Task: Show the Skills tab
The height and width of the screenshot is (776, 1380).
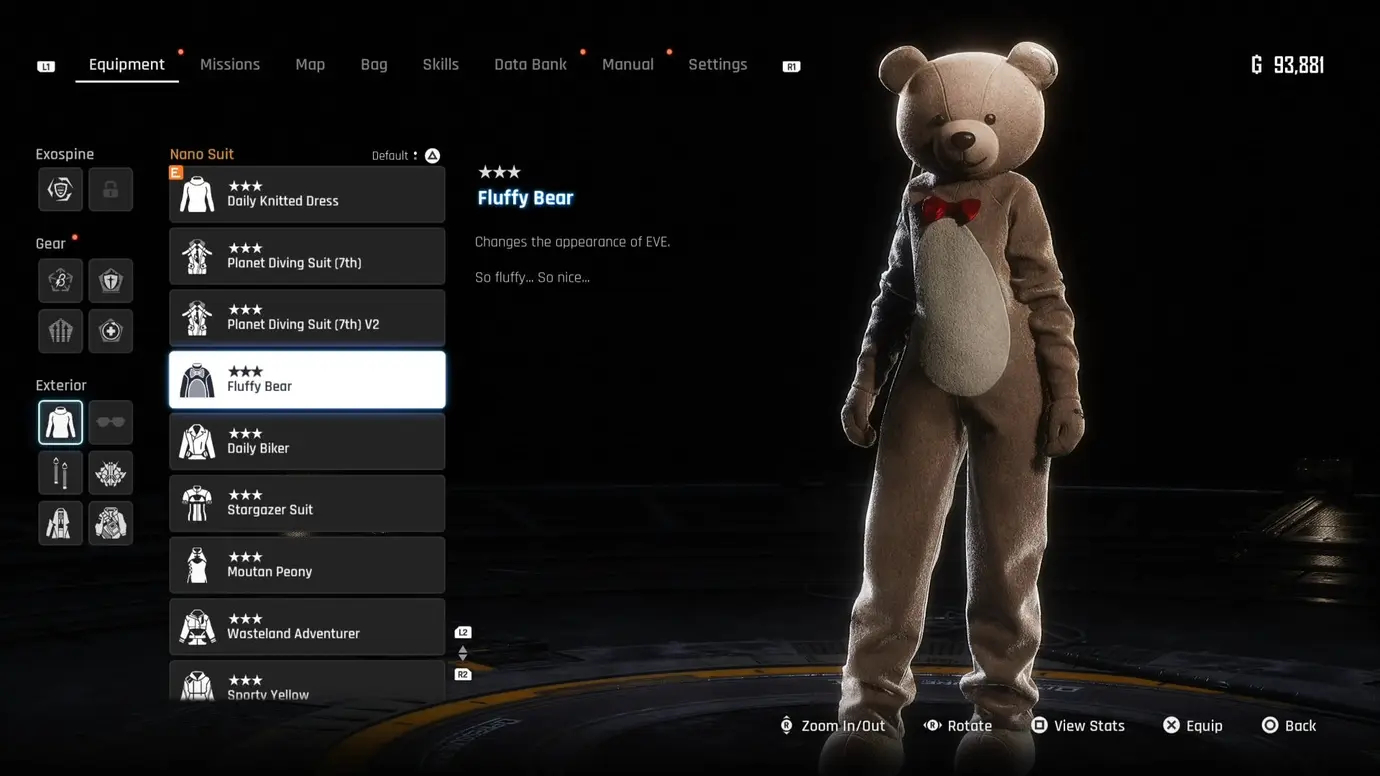Action: [x=440, y=65]
